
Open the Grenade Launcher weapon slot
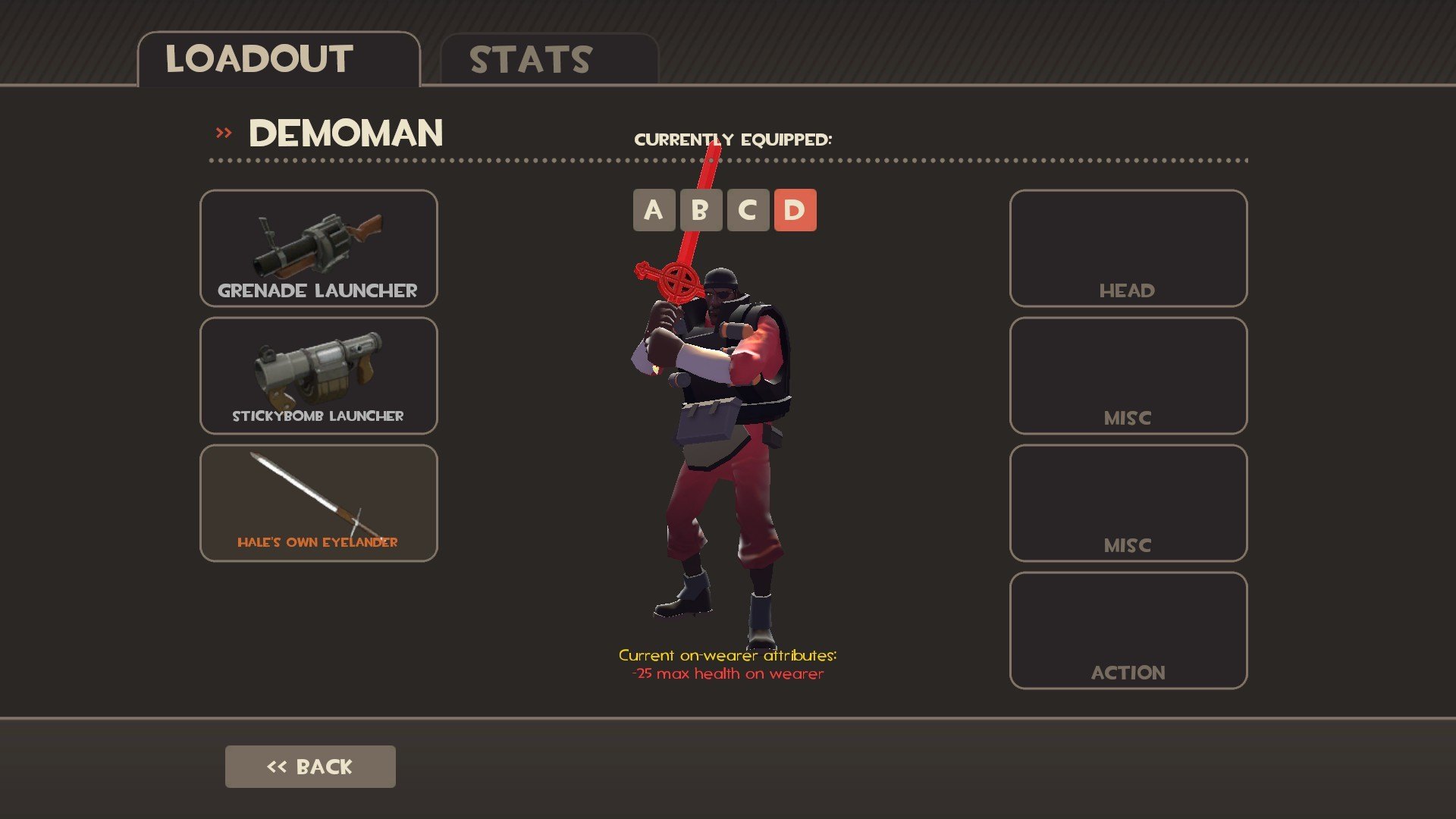coord(318,248)
